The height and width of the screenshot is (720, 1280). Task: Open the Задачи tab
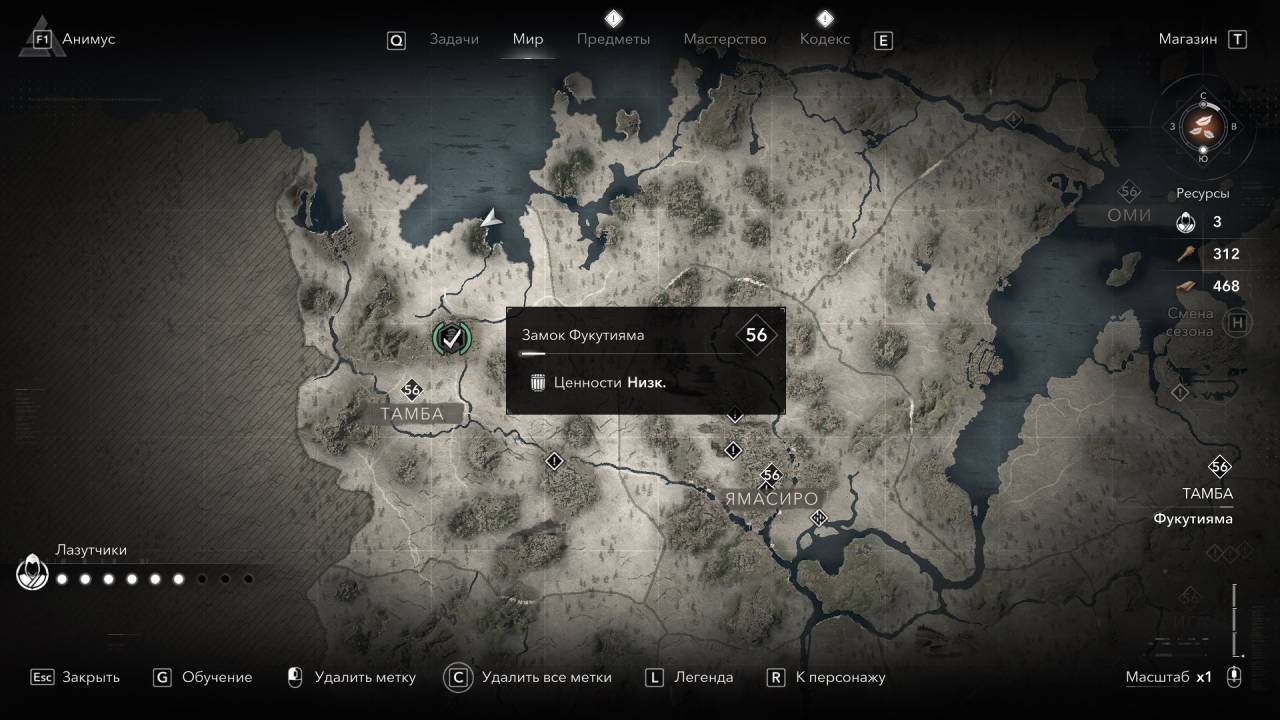point(454,39)
